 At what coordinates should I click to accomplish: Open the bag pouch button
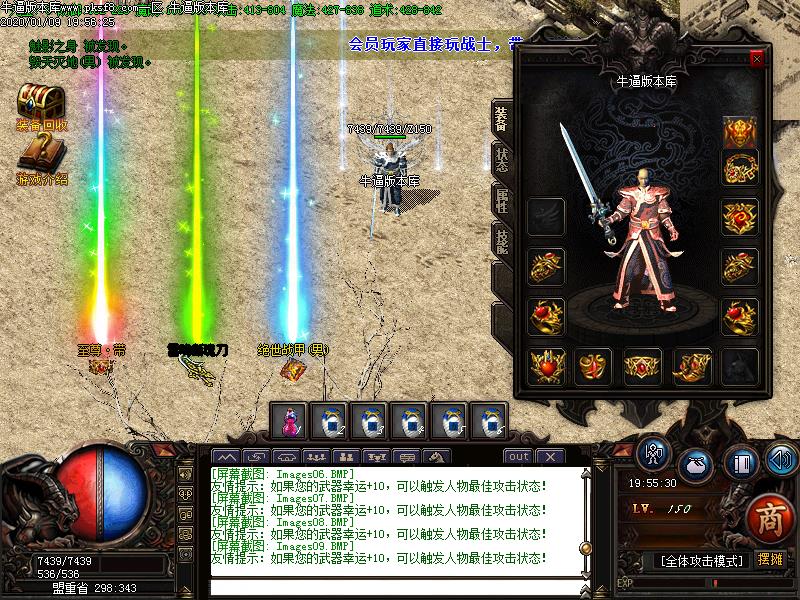(x=695, y=465)
